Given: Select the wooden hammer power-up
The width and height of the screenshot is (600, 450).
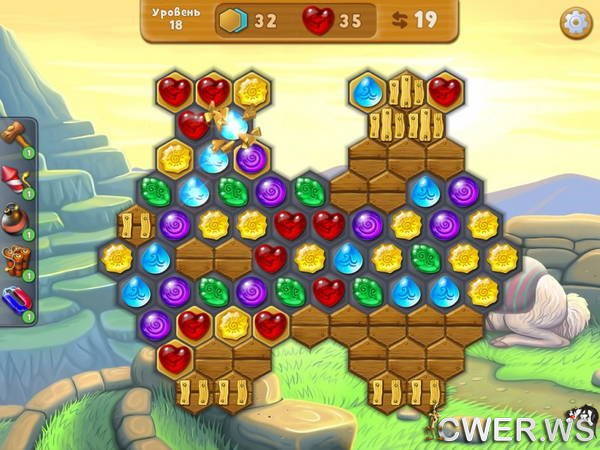Looking at the screenshot, I should coord(17,134).
